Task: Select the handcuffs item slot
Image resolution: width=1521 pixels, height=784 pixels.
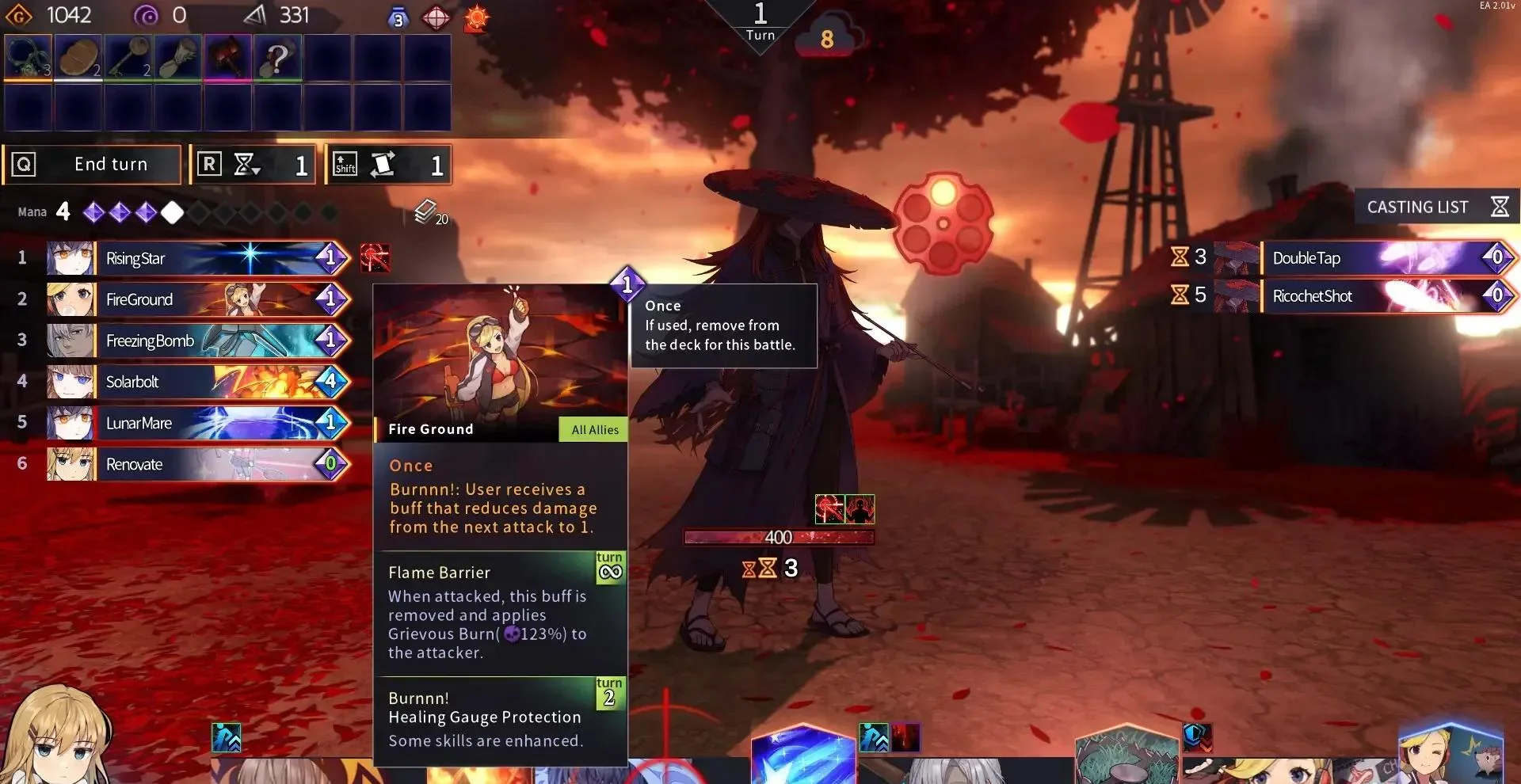Action: point(28,57)
